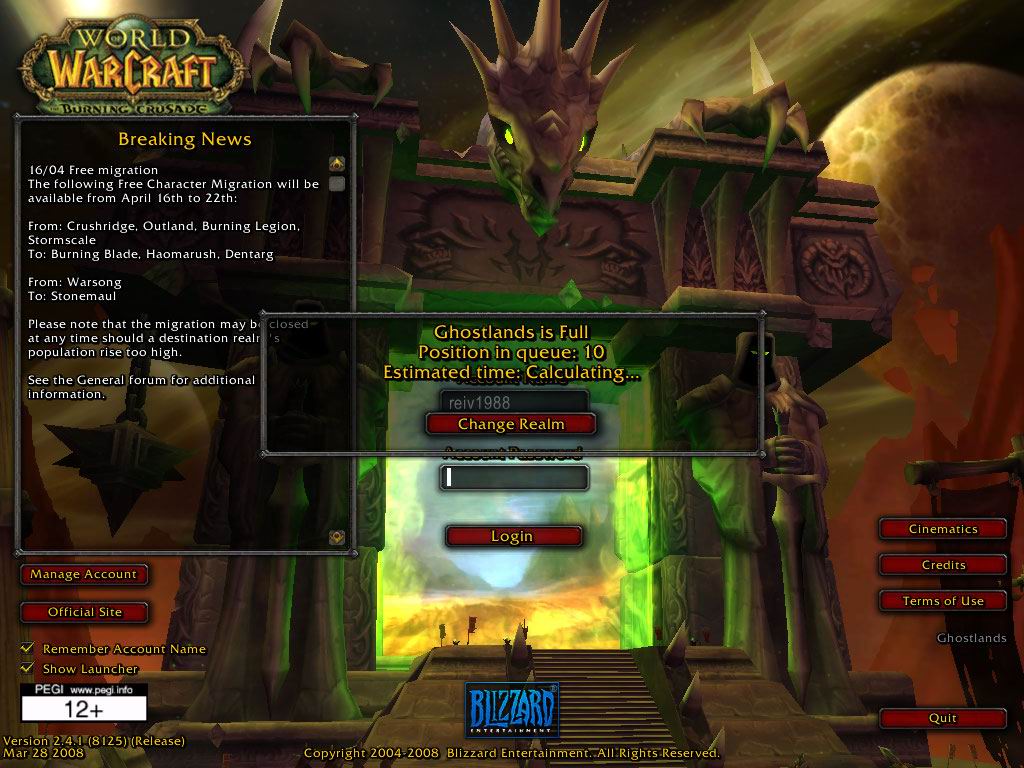Click the Breaking News scroll-down arrow
Image resolution: width=1024 pixels, height=768 pixels.
click(x=337, y=537)
